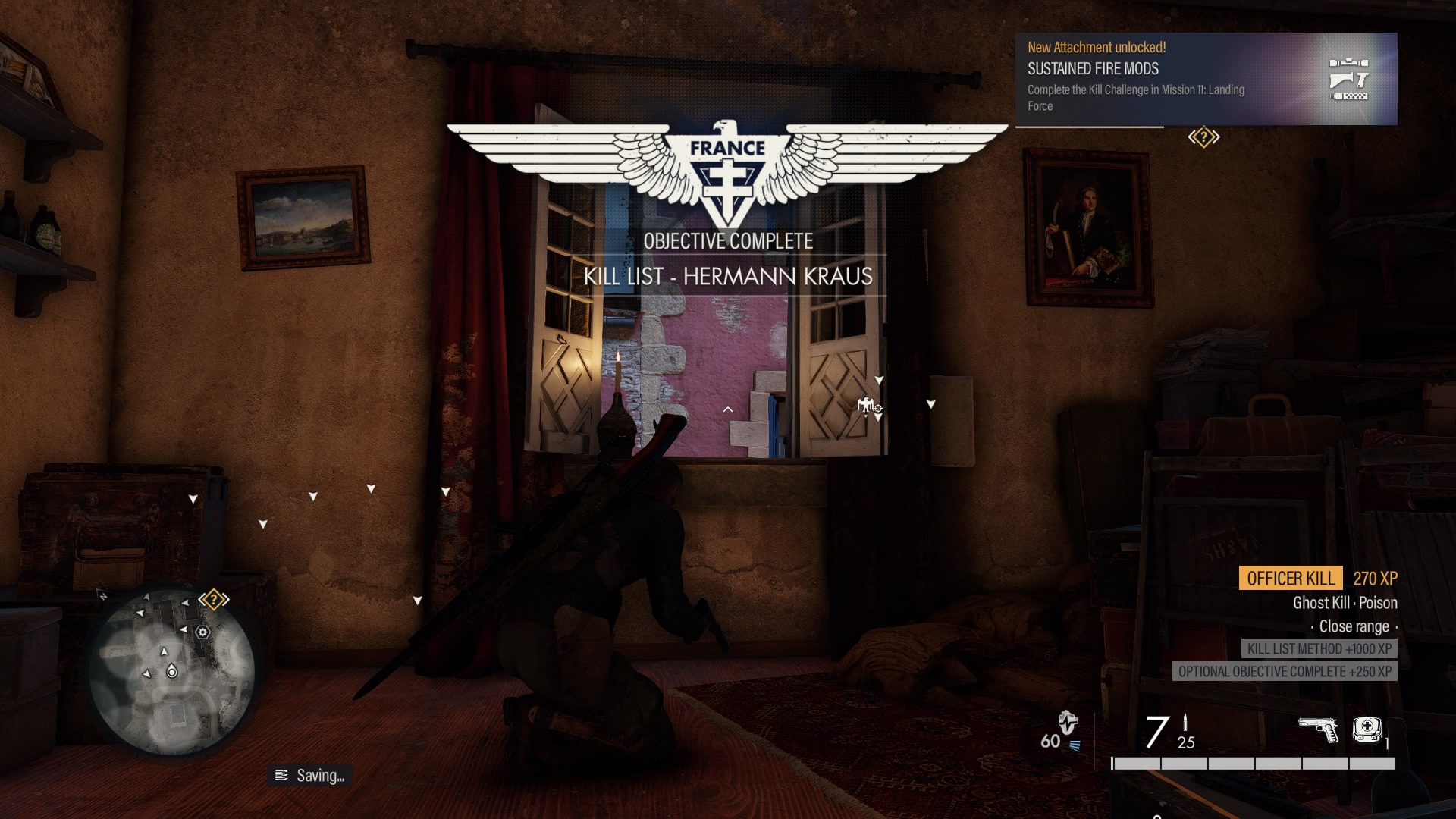Select the pistol weapon icon
1456x819 pixels.
click(x=1318, y=731)
